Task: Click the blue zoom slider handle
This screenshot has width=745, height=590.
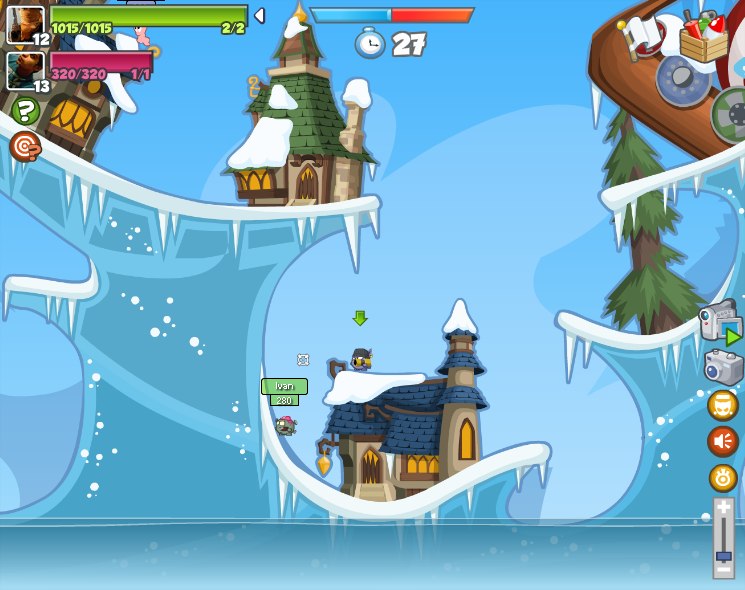Action: (x=723, y=555)
